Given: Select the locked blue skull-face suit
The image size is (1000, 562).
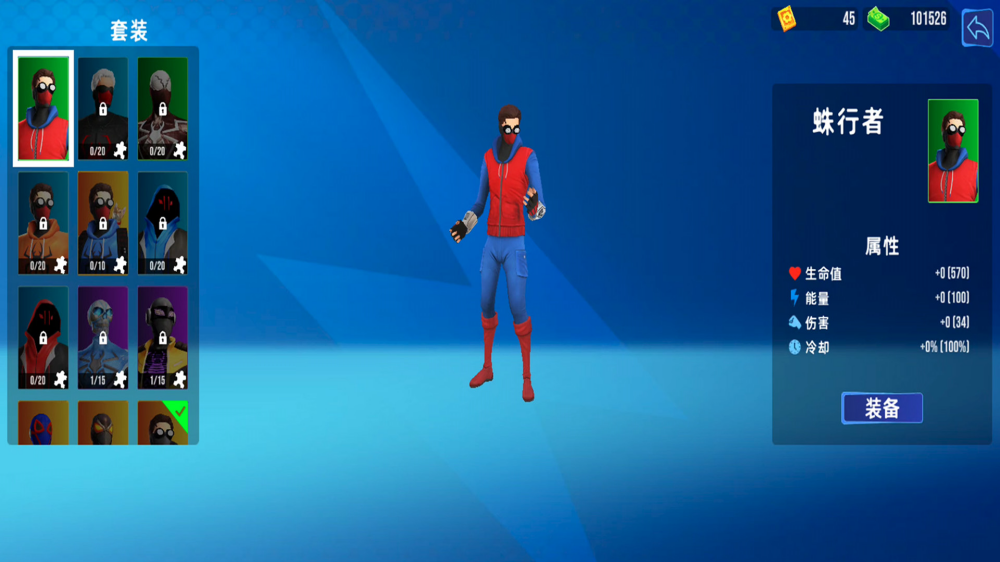Looking at the screenshot, I should [x=103, y=338].
